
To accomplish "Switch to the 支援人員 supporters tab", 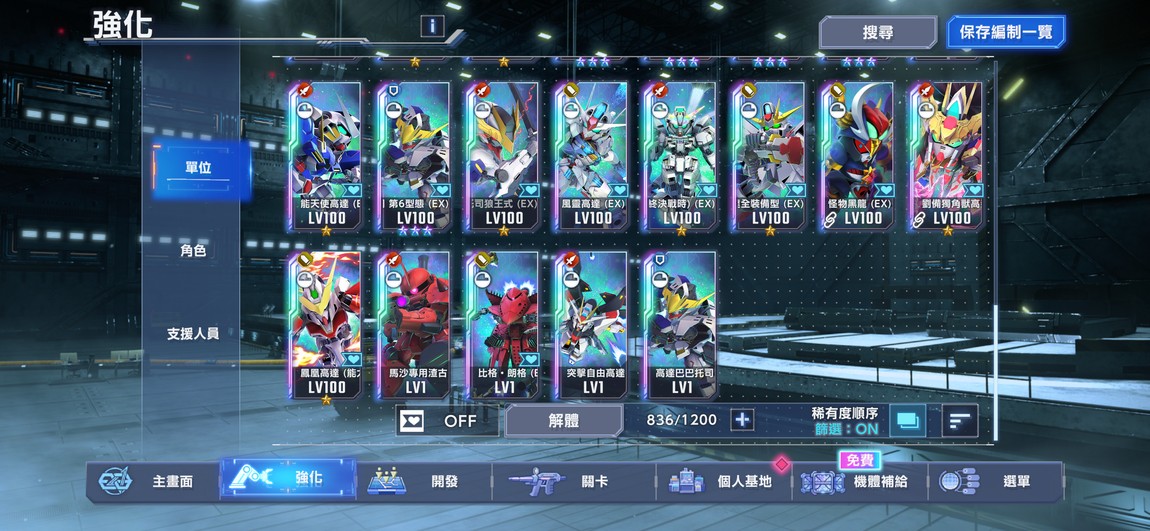I will click(x=192, y=334).
